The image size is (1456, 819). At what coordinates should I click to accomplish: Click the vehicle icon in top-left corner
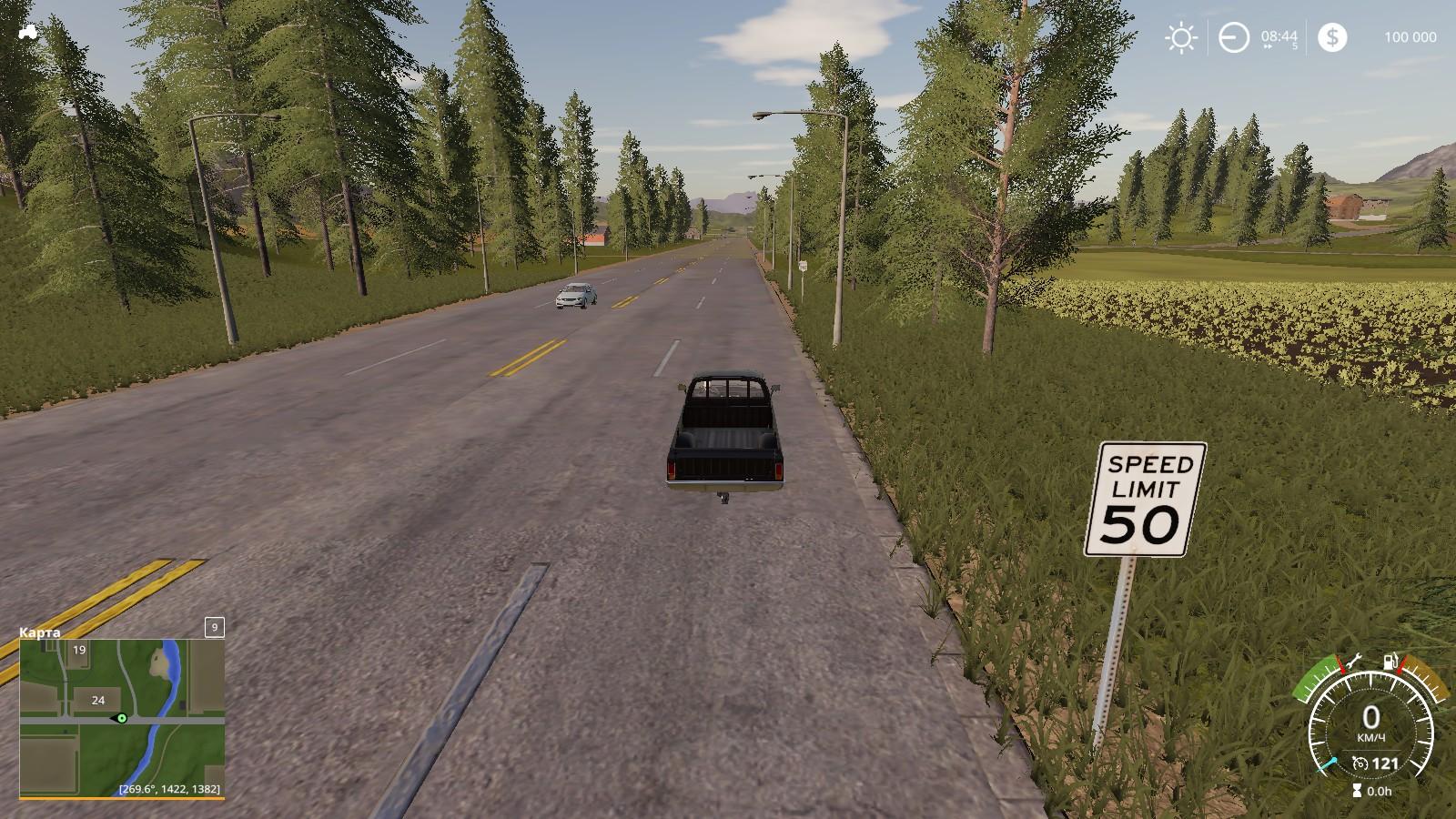(x=27, y=31)
